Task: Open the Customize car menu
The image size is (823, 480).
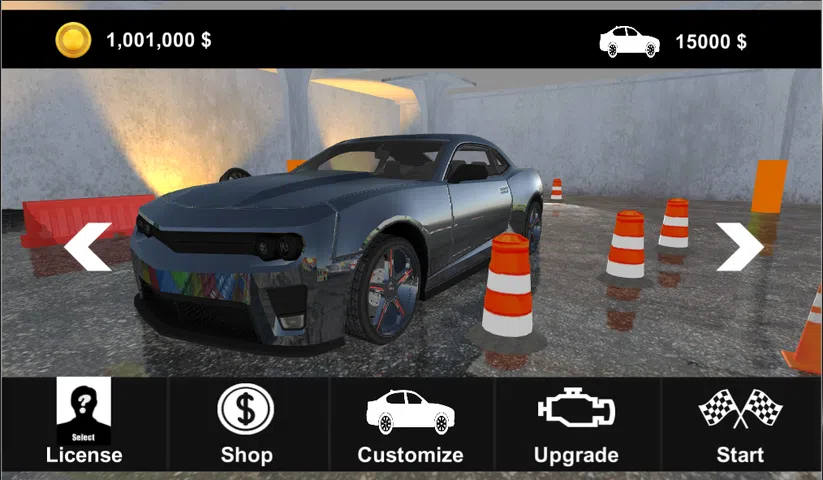Action: [410, 423]
